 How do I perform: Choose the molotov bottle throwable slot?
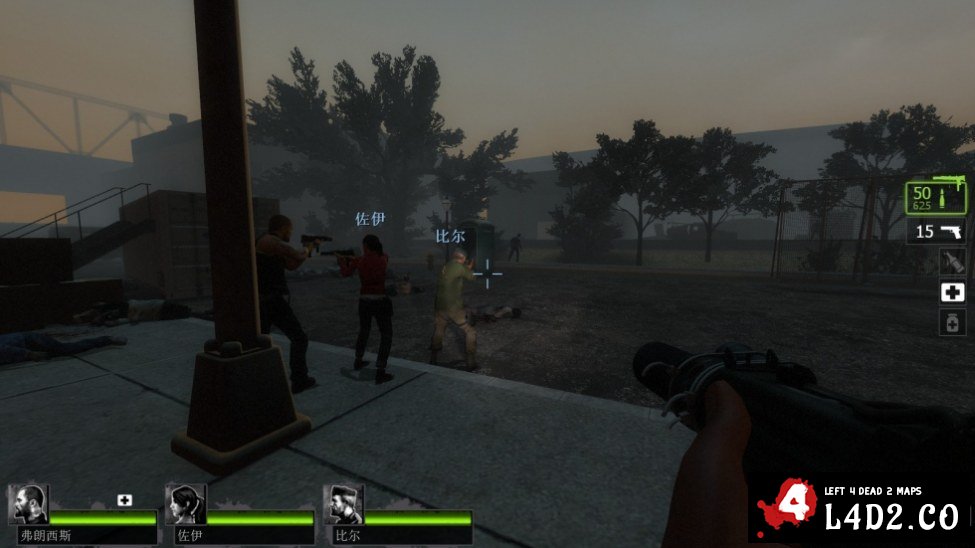(x=952, y=262)
